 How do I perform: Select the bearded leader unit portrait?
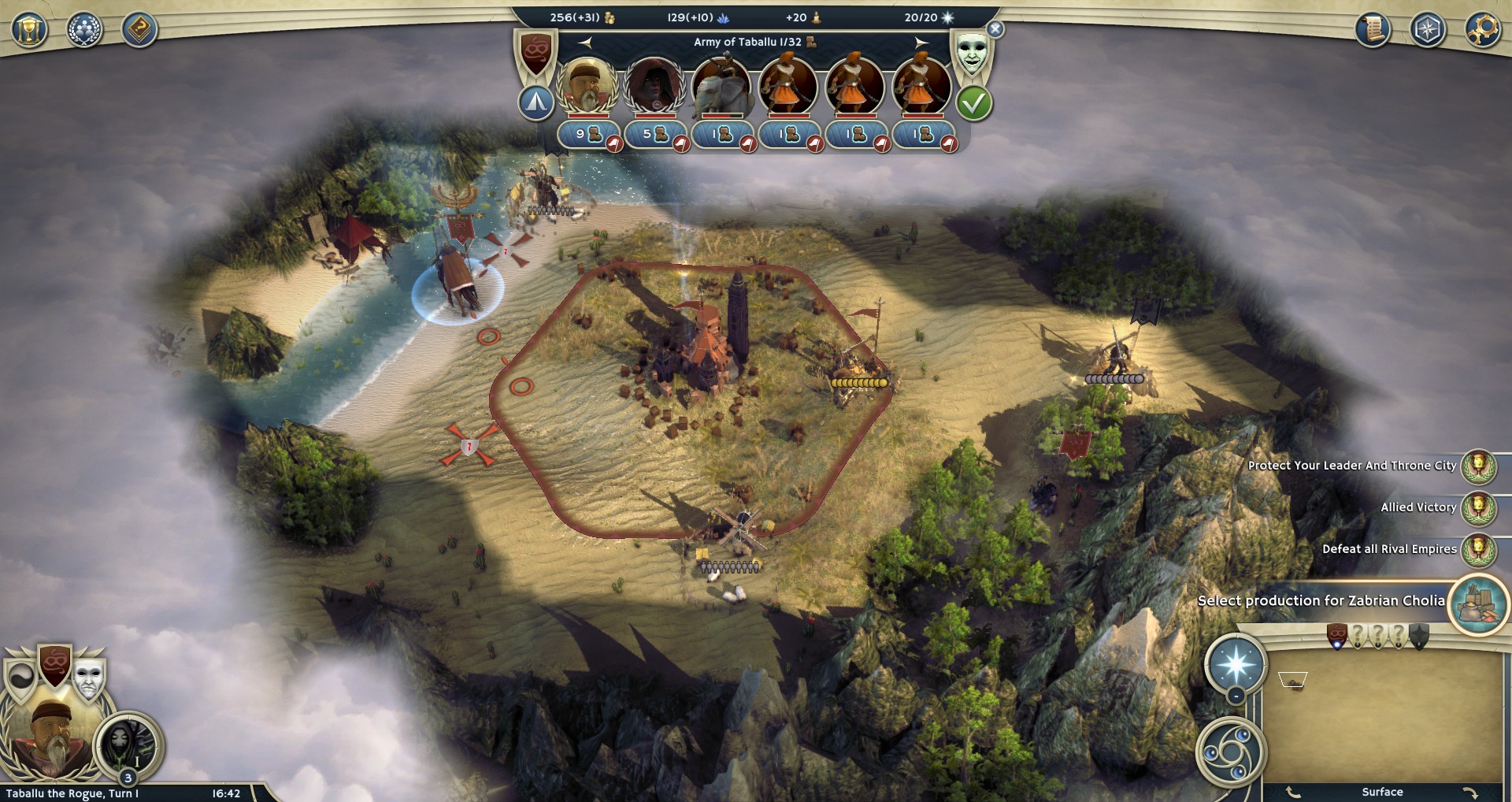pyautogui.click(x=587, y=85)
